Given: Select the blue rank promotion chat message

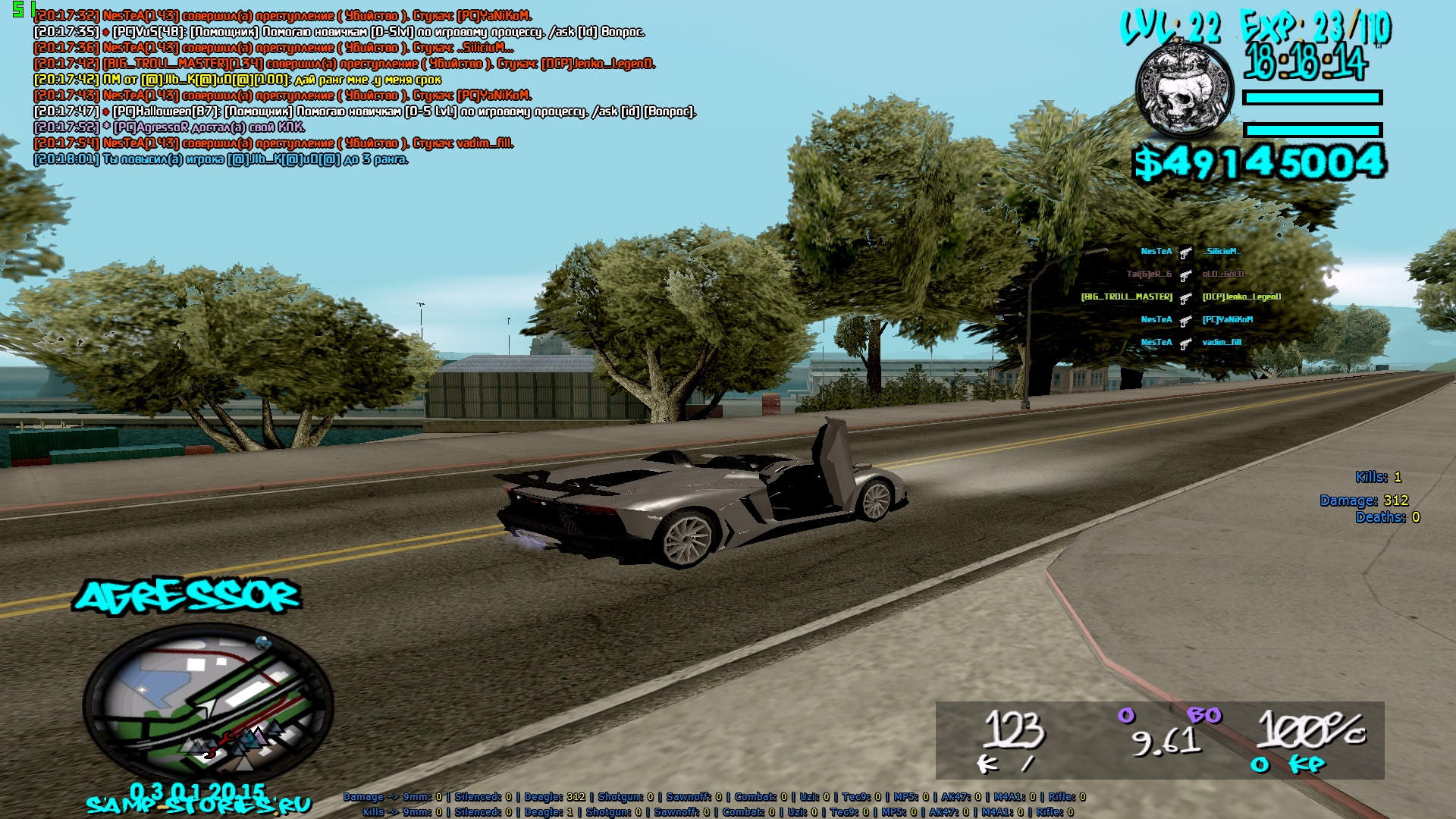Looking at the screenshot, I should pyautogui.click(x=221, y=159).
